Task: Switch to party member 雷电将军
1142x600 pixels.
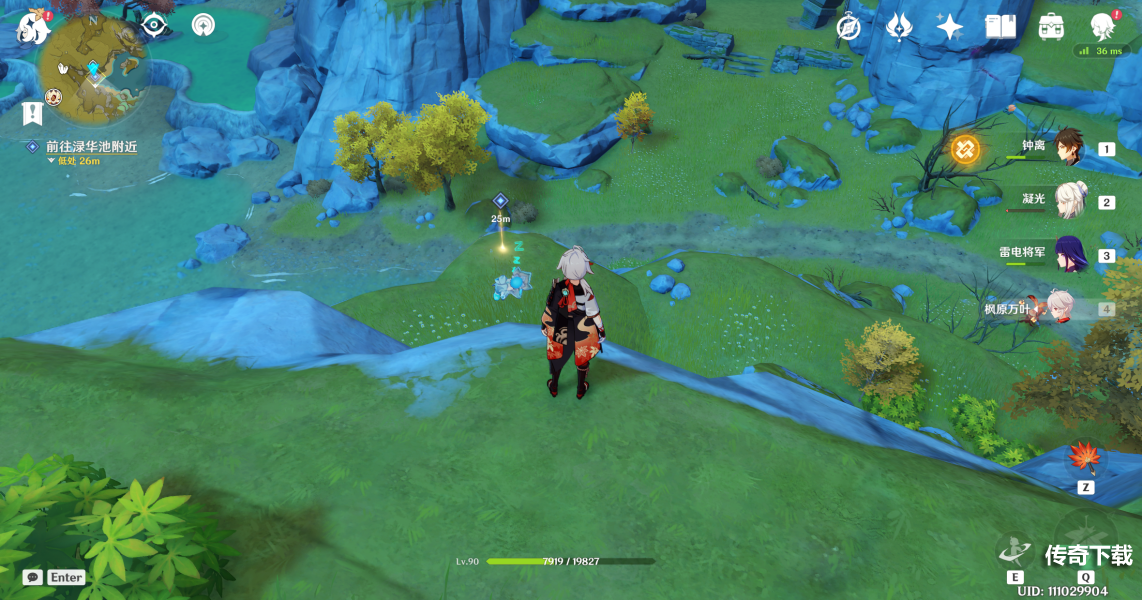Action: [1070, 254]
